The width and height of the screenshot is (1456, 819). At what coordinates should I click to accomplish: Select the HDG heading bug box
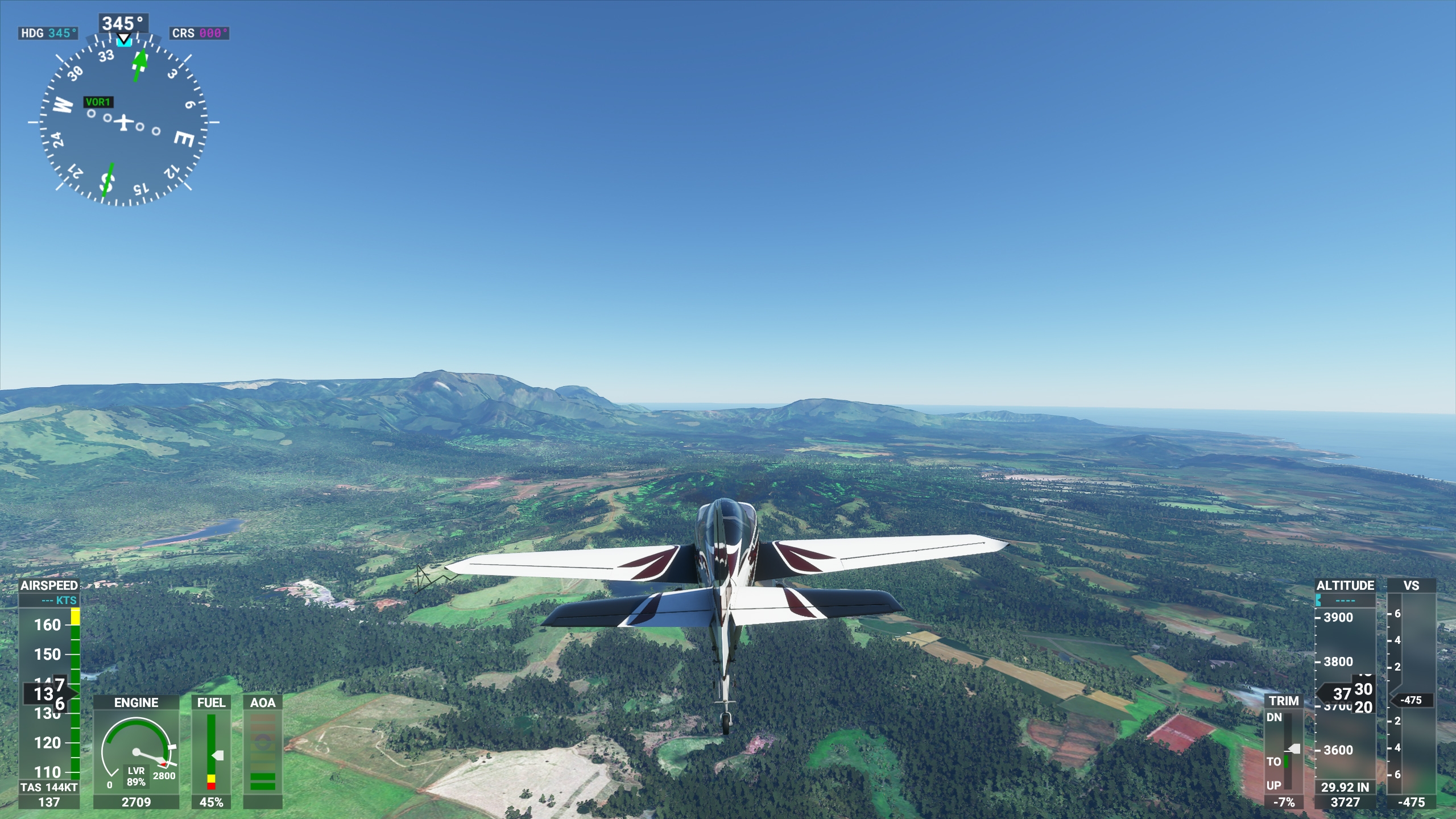[x=49, y=33]
